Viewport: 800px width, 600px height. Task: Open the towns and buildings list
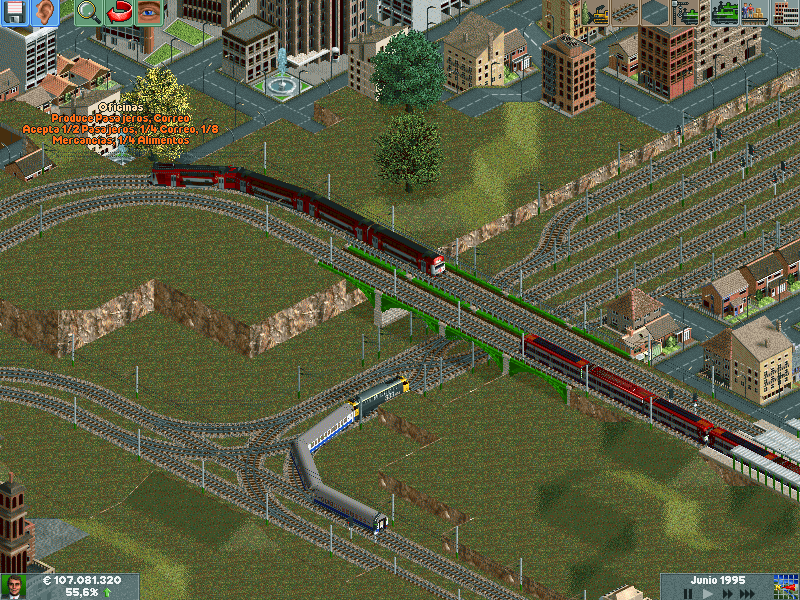tap(785, 12)
